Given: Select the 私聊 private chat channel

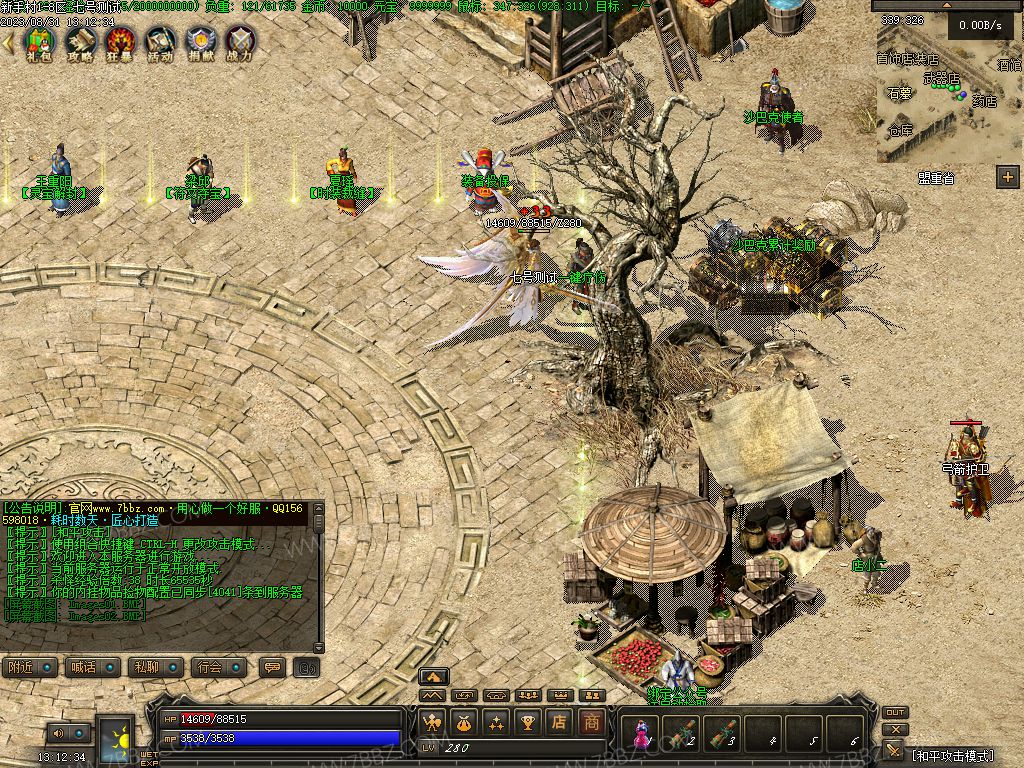Looking at the screenshot, I should (x=156, y=667).
